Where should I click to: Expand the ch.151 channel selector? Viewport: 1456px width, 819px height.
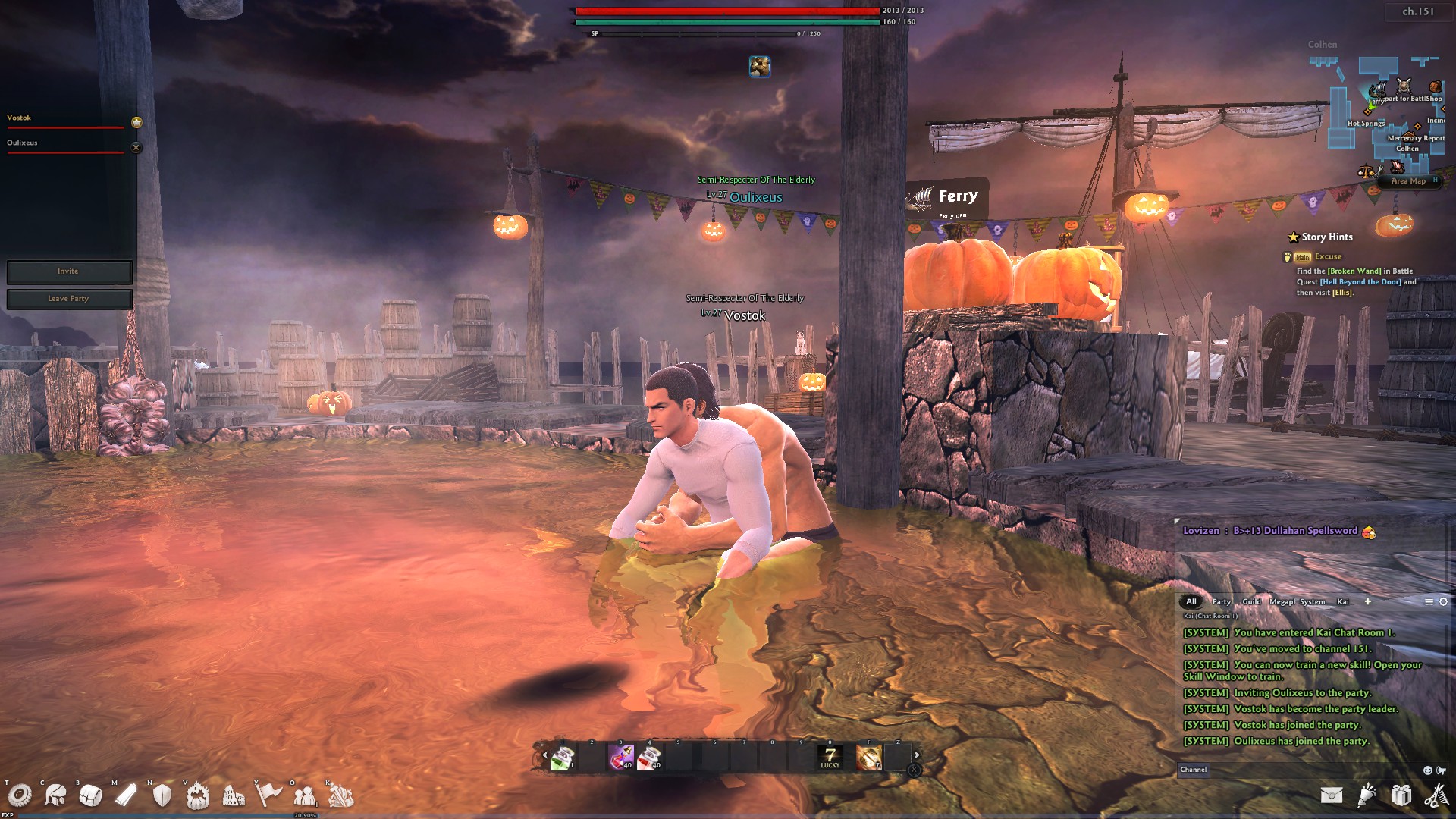click(x=1418, y=12)
